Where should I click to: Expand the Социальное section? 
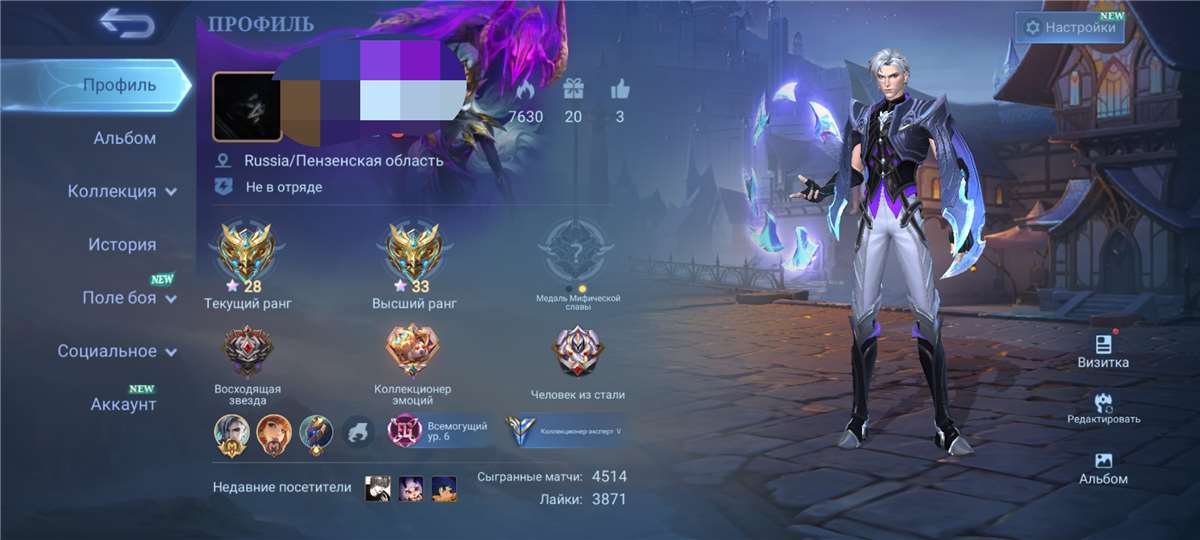coord(117,351)
